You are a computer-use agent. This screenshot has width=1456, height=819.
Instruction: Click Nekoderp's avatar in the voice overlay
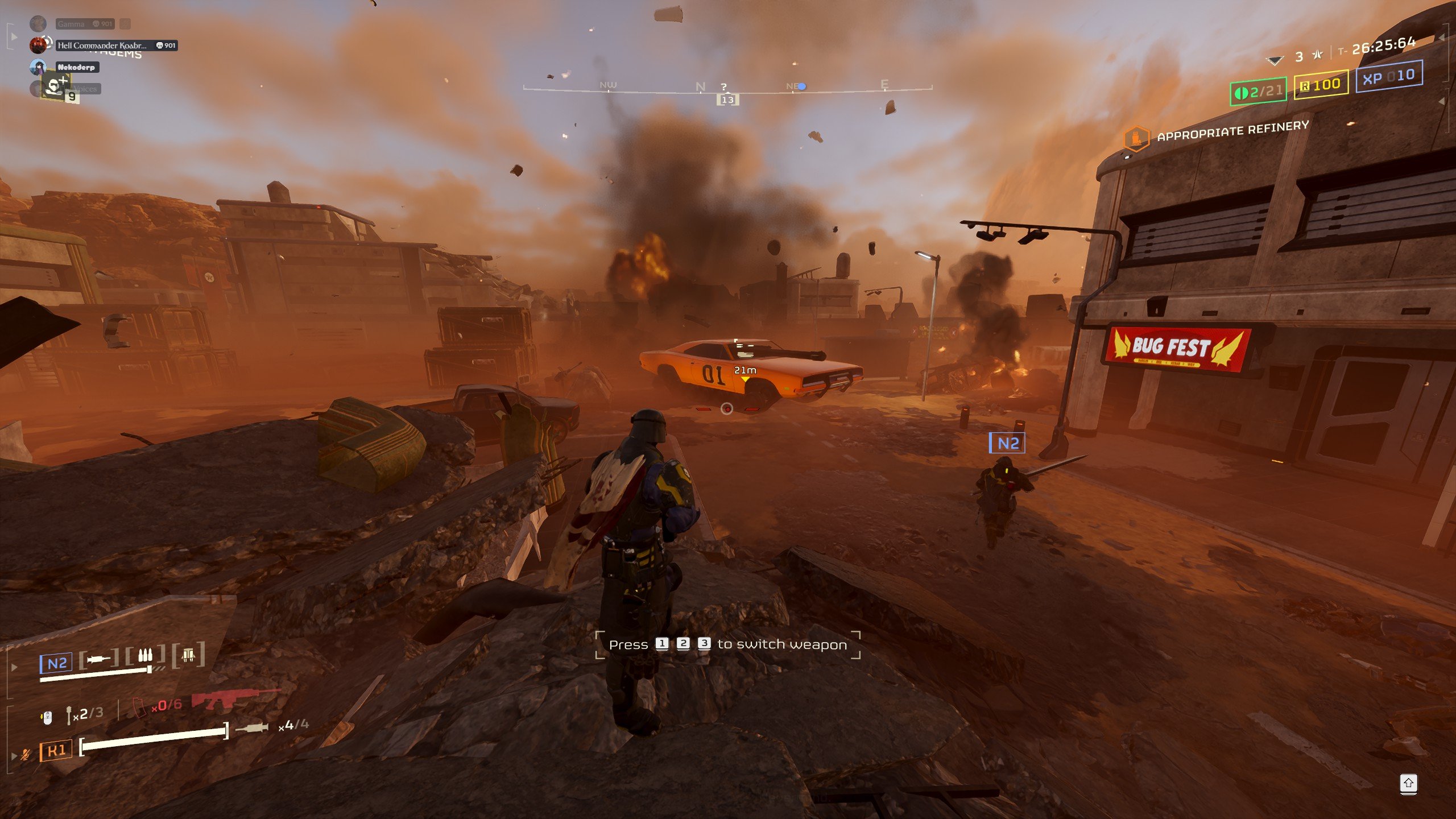pyautogui.click(x=38, y=67)
